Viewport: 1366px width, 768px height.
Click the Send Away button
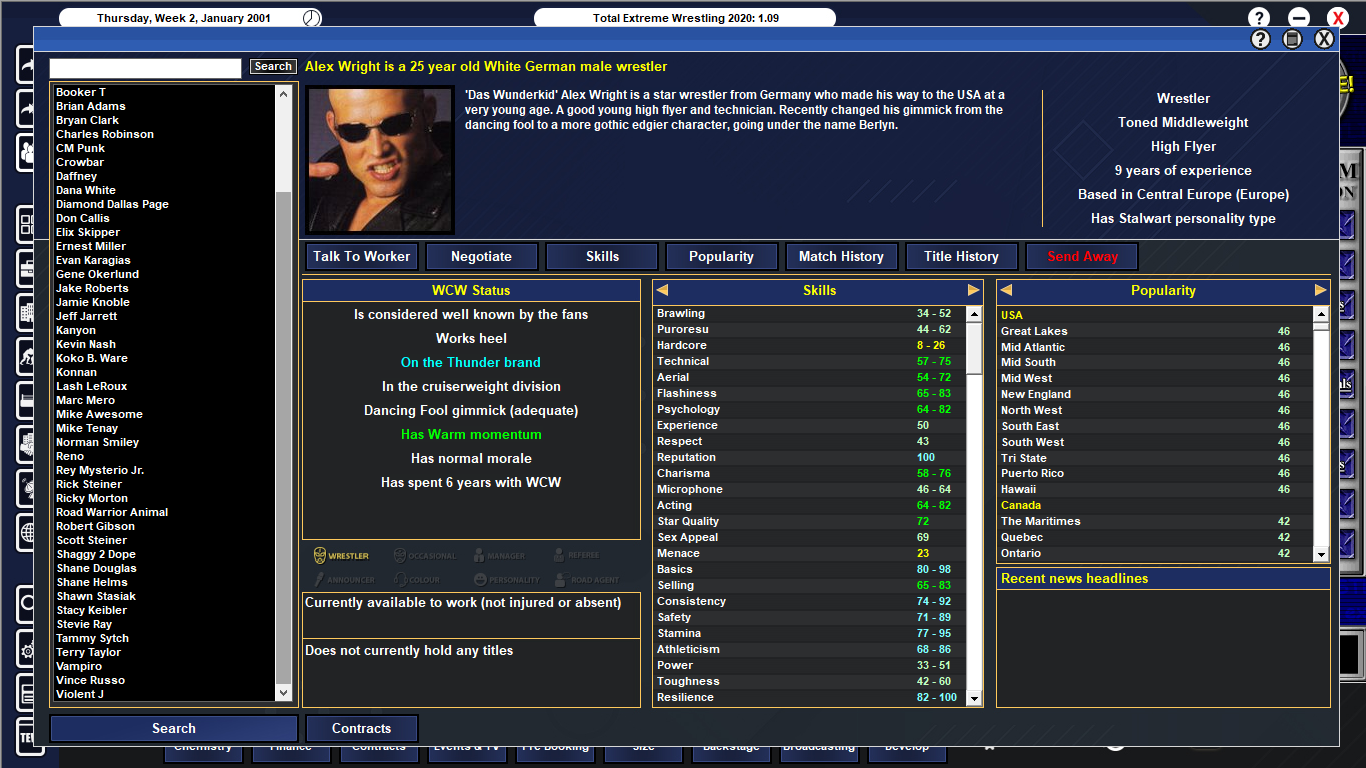click(1081, 256)
